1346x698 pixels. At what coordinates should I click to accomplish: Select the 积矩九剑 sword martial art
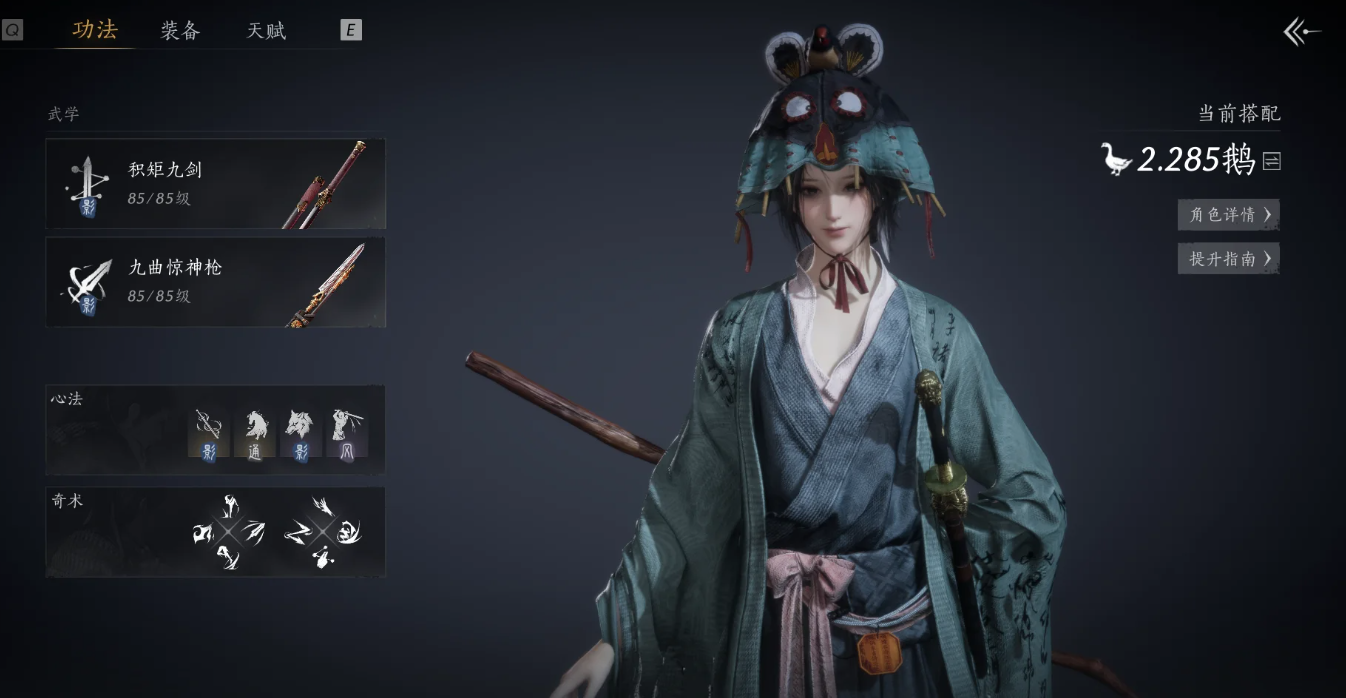215,183
